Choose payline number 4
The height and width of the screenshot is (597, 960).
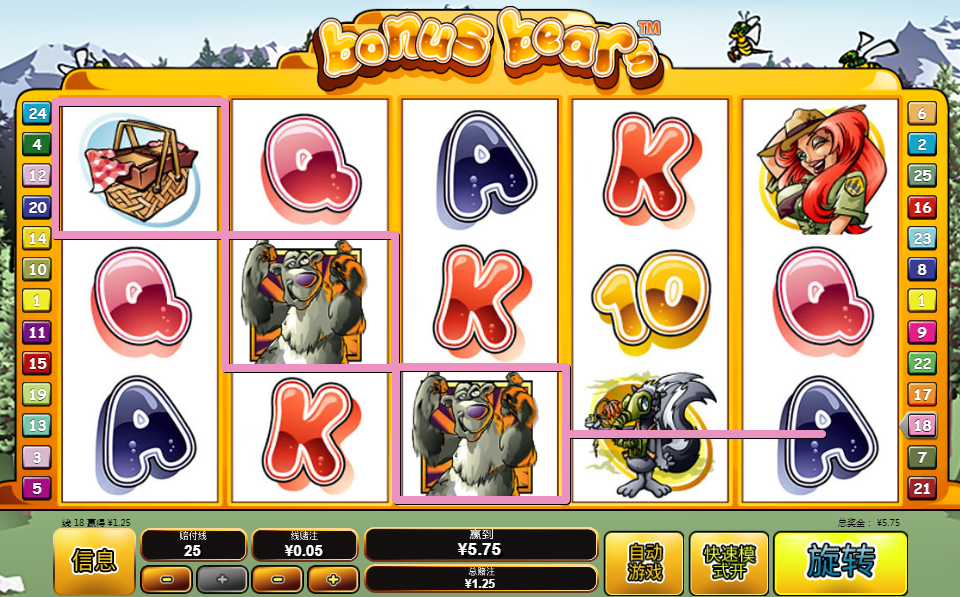pos(36,144)
